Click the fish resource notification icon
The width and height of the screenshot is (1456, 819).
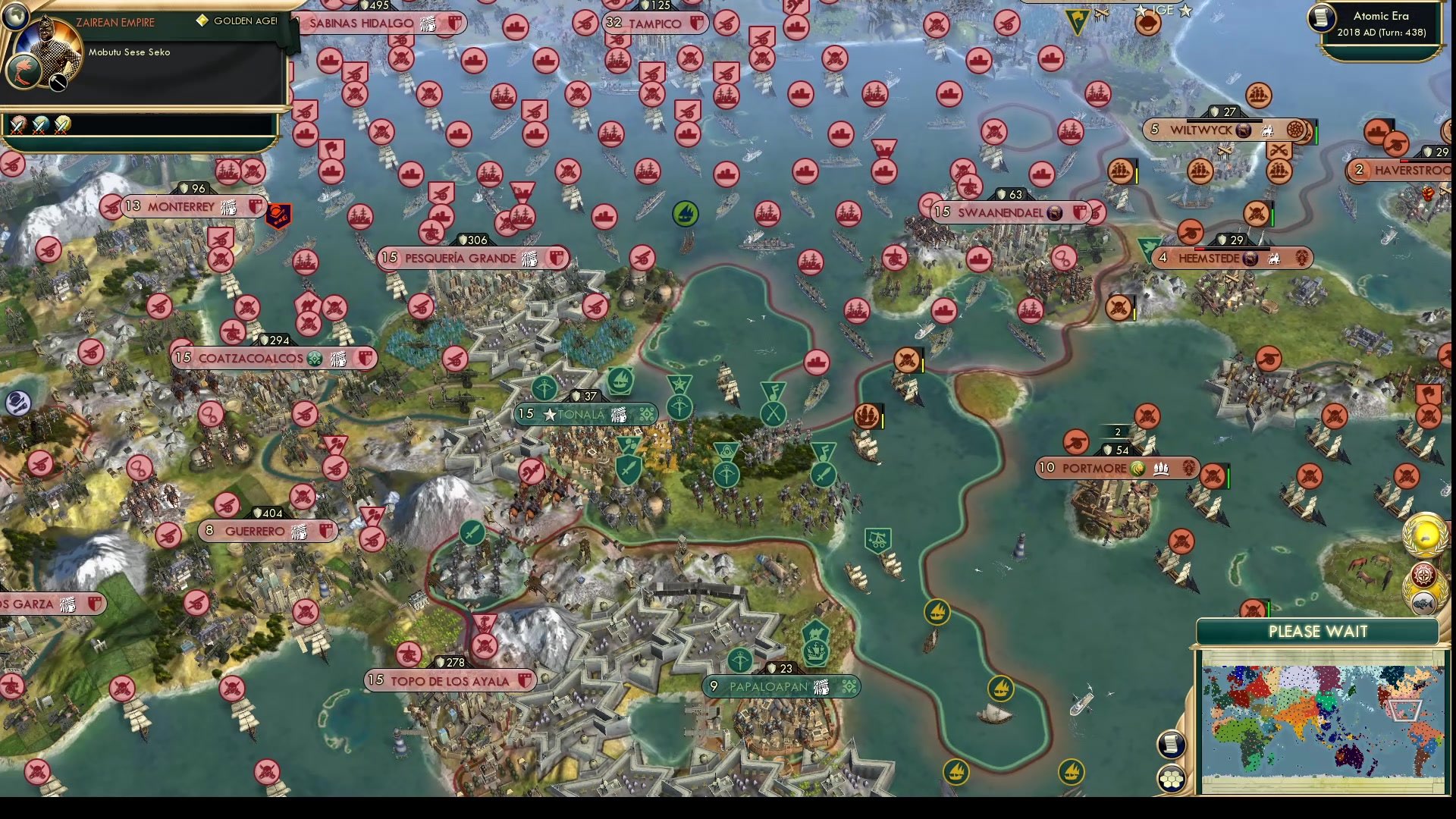pyautogui.click(x=1423, y=601)
